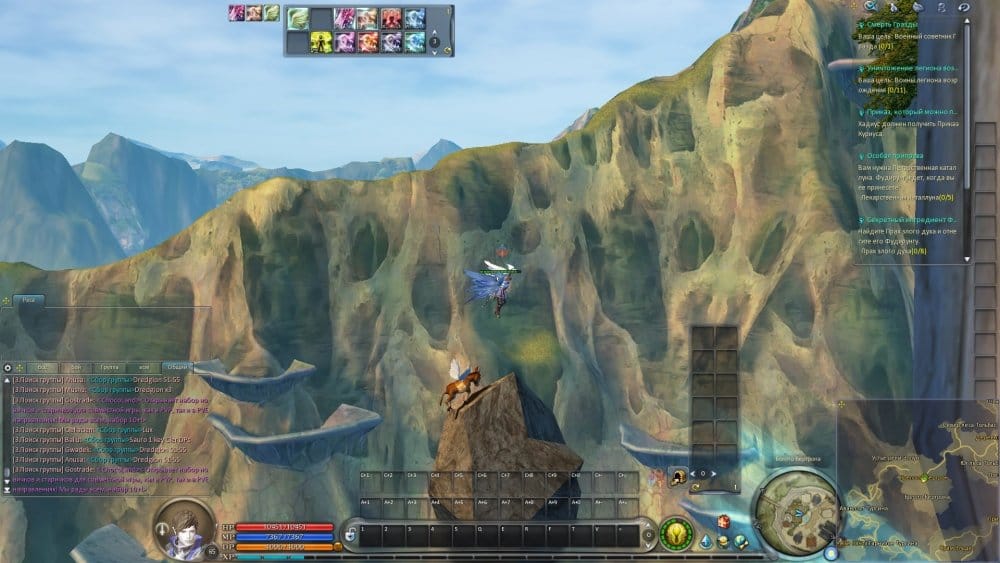The width and height of the screenshot is (1000, 563).
Task: Select the green swirl skill in top panel
Action: pyautogui.click(x=298, y=17)
